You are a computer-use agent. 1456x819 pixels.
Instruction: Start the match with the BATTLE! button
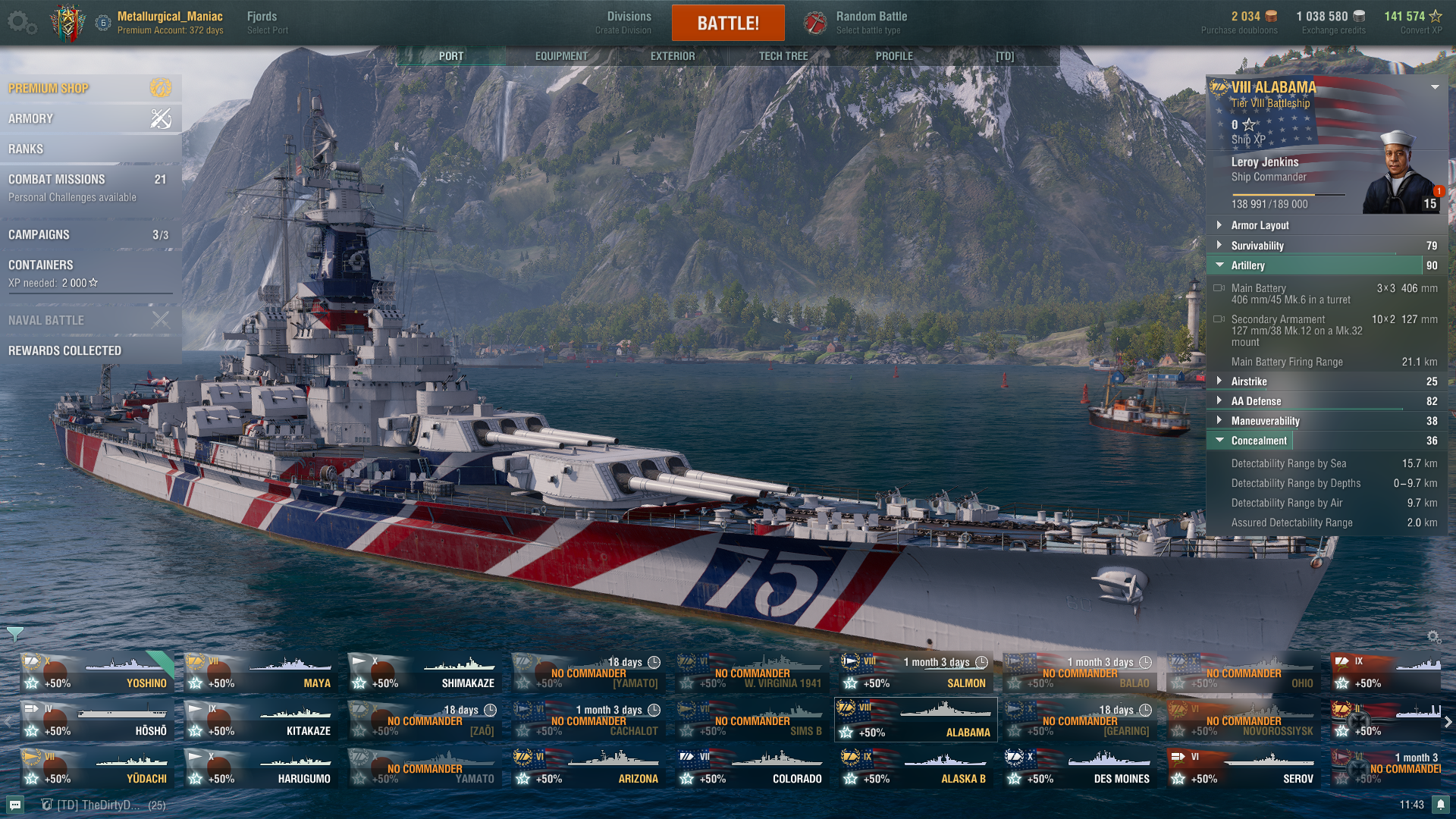tap(727, 23)
